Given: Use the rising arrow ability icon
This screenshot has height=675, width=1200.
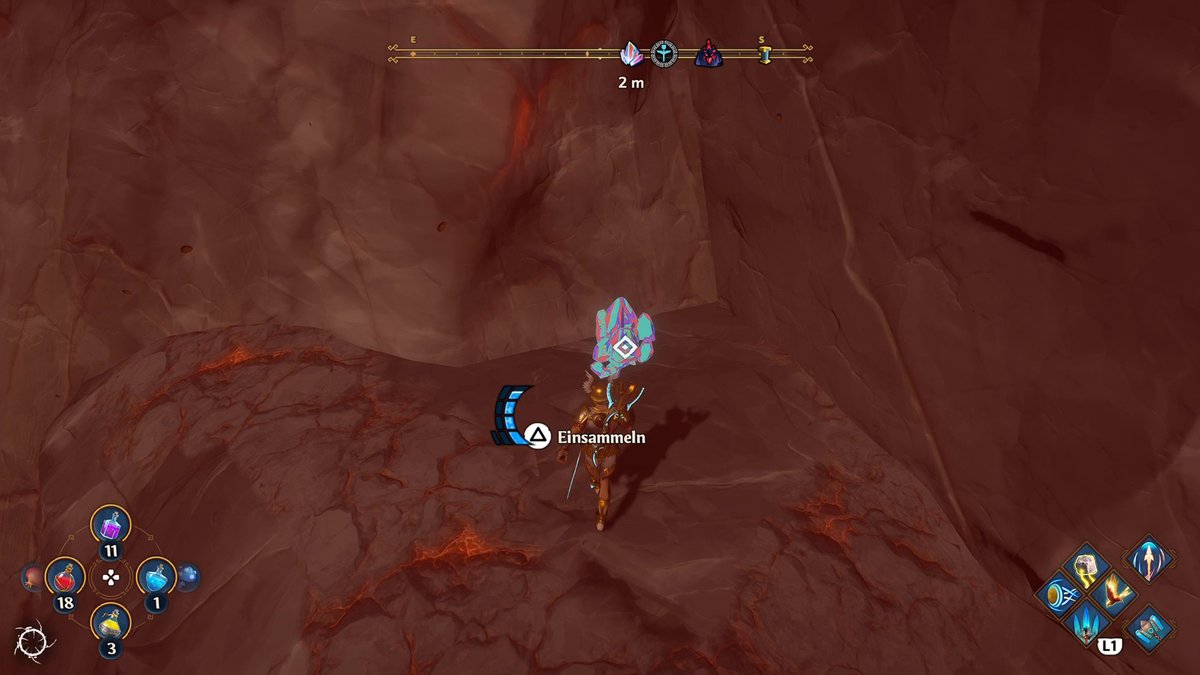Looking at the screenshot, I should (1148, 558).
